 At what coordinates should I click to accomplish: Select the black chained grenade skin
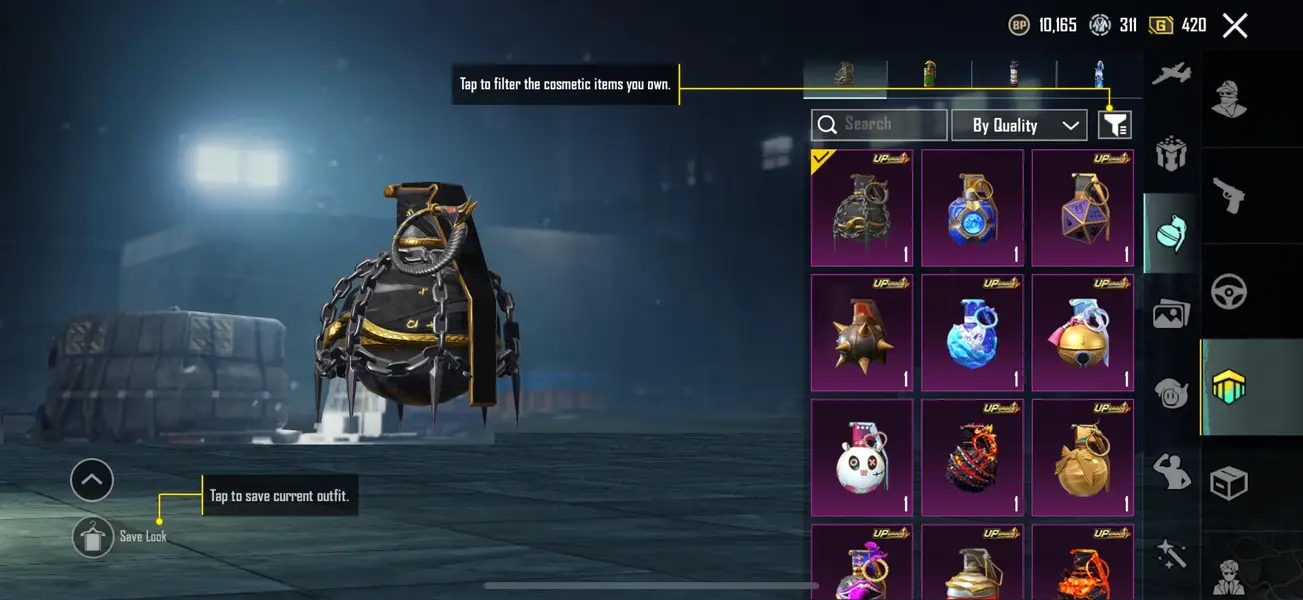pyautogui.click(x=861, y=208)
